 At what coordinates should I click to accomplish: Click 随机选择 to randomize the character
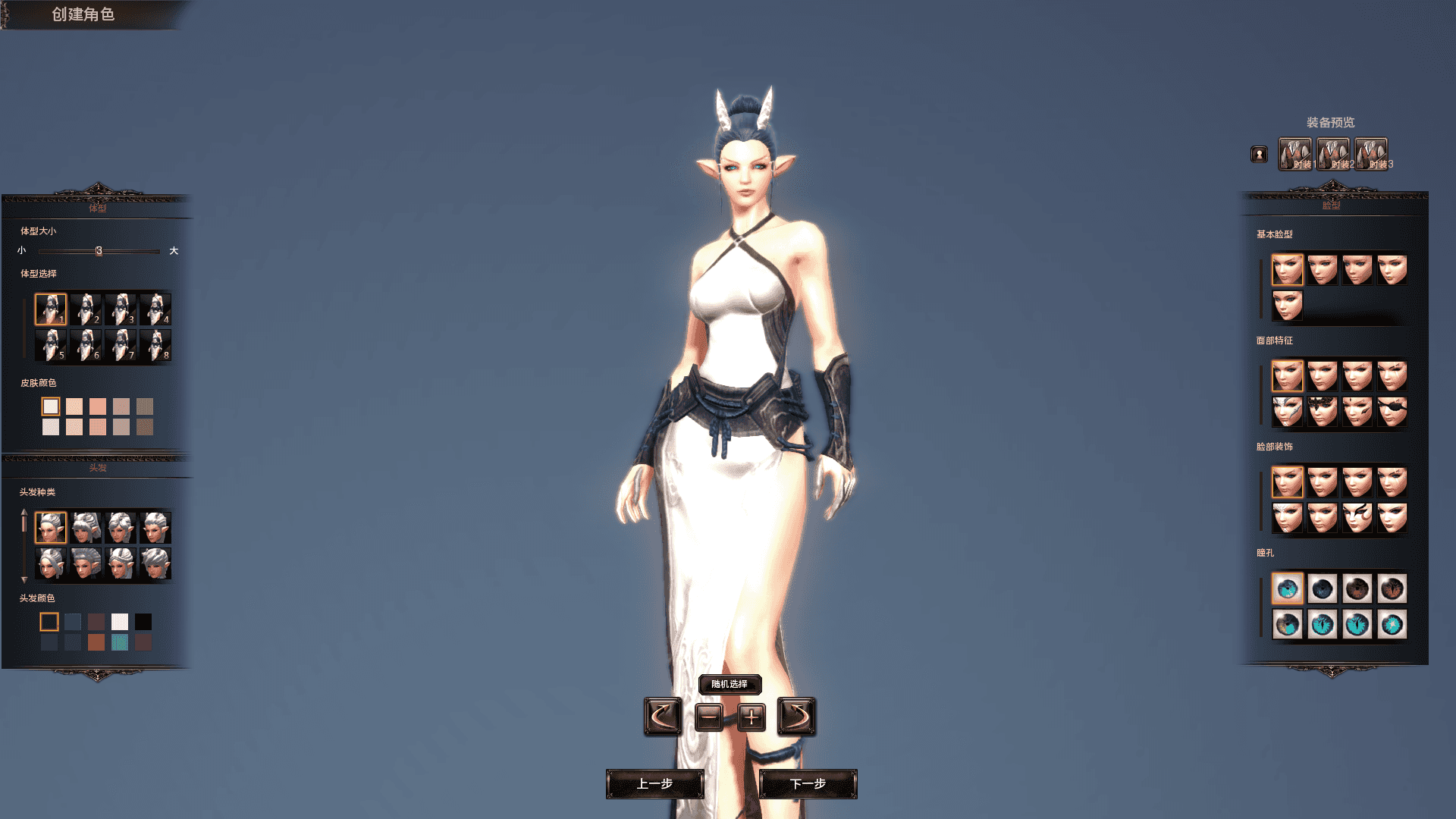(729, 685)
